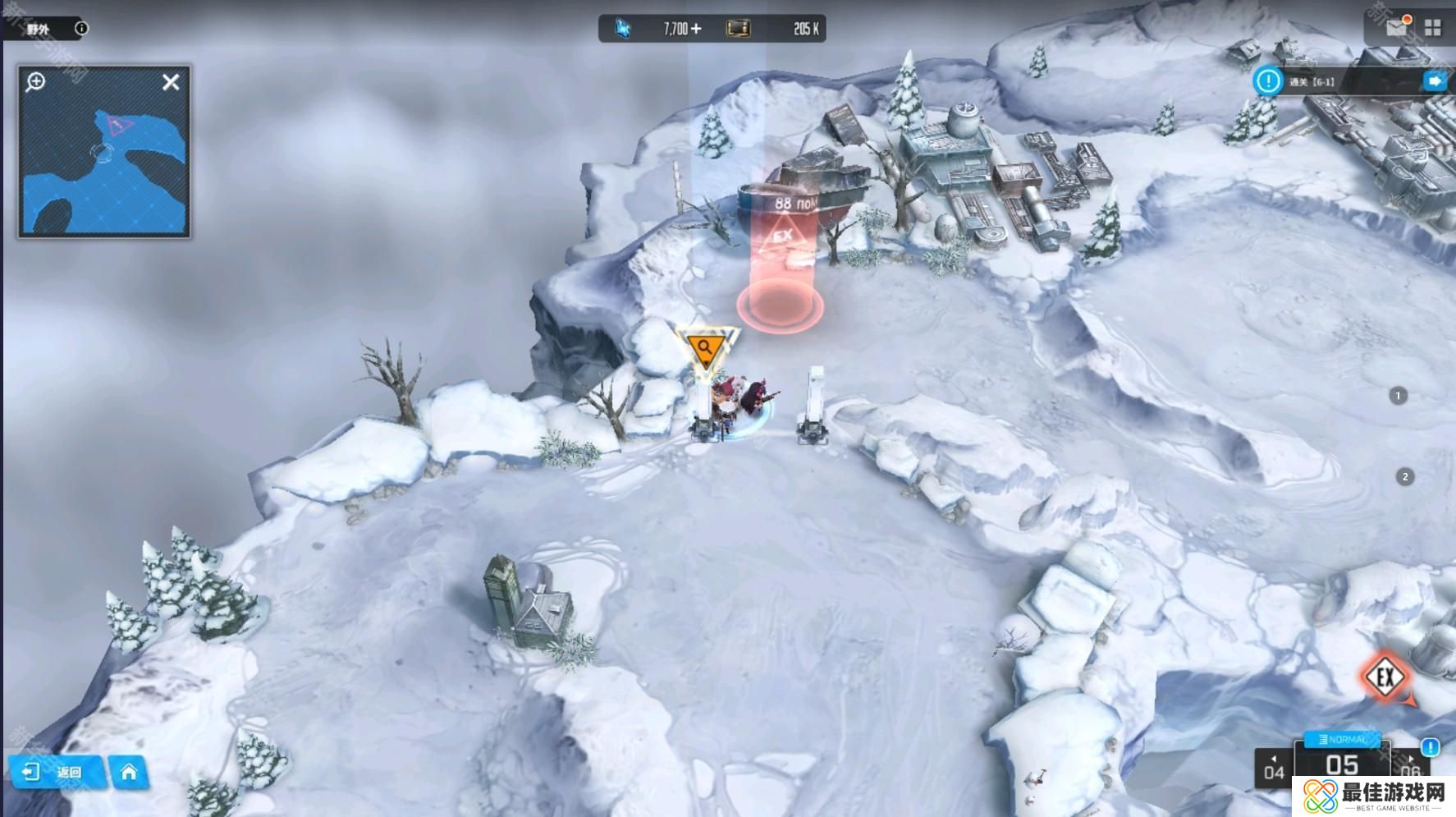Go to the 通关 [6-1] objective arrow

point(1435,81)
